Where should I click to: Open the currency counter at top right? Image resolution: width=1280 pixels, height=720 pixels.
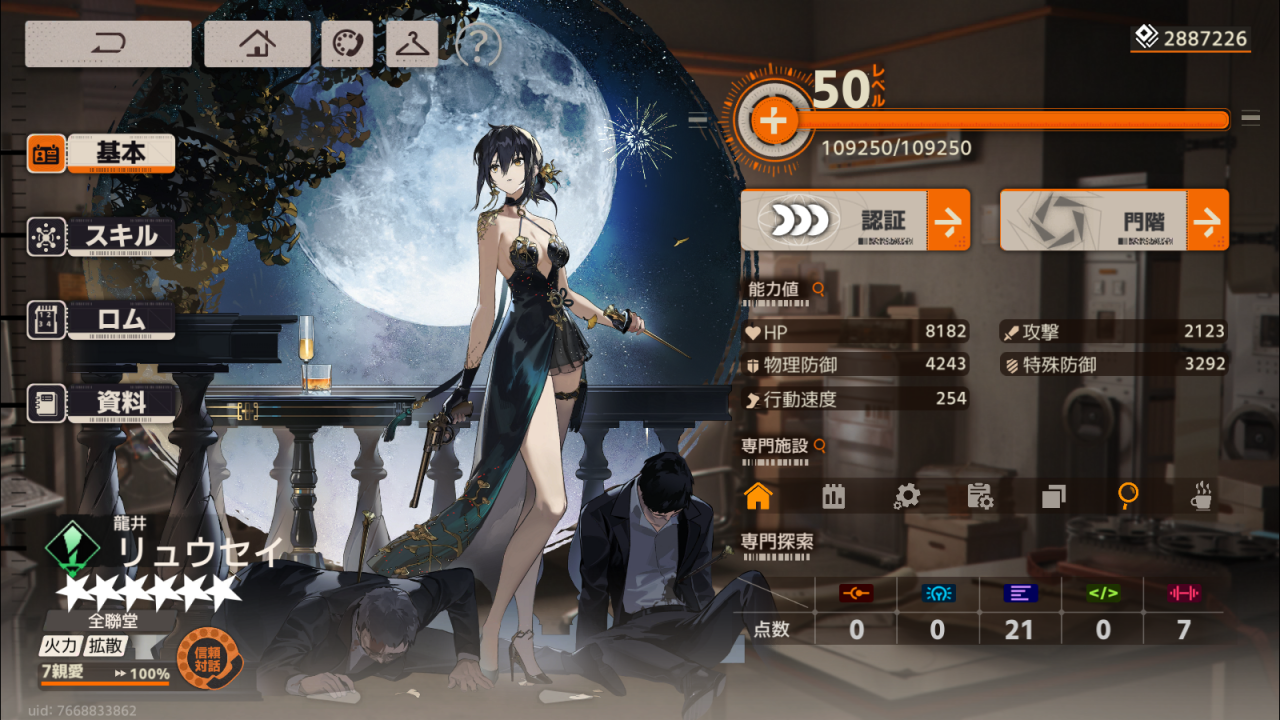click(x=1191, y=39)
